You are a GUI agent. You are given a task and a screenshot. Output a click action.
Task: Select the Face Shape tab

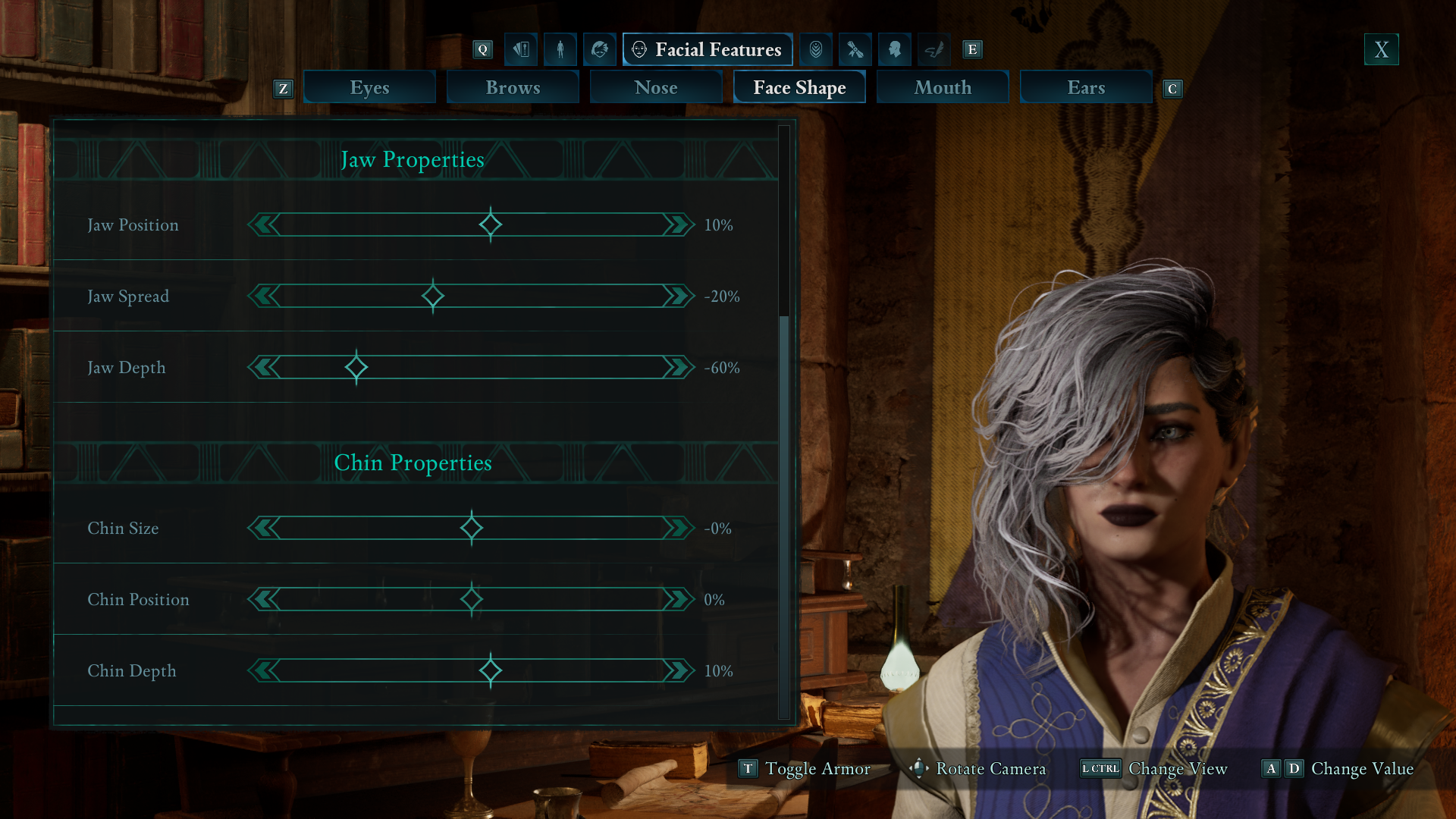click(799, 87)
